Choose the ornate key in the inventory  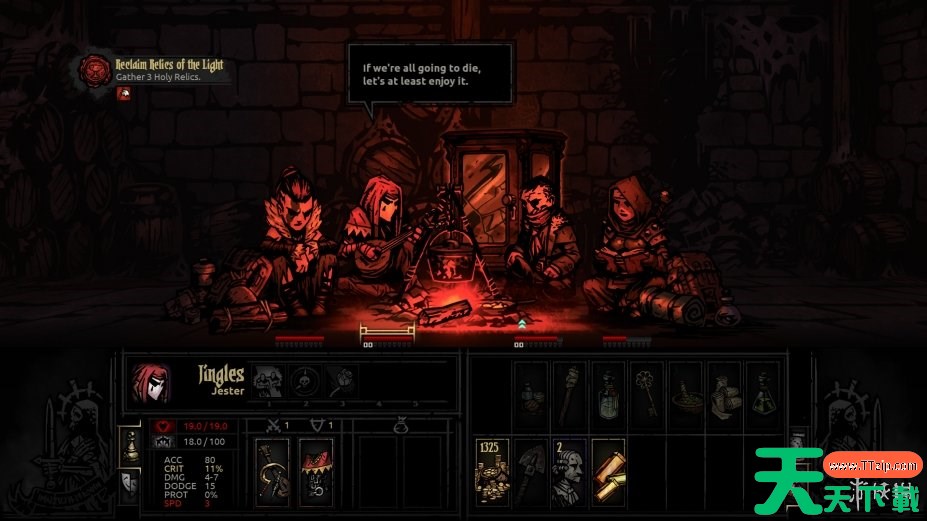(x=647, y=391)
